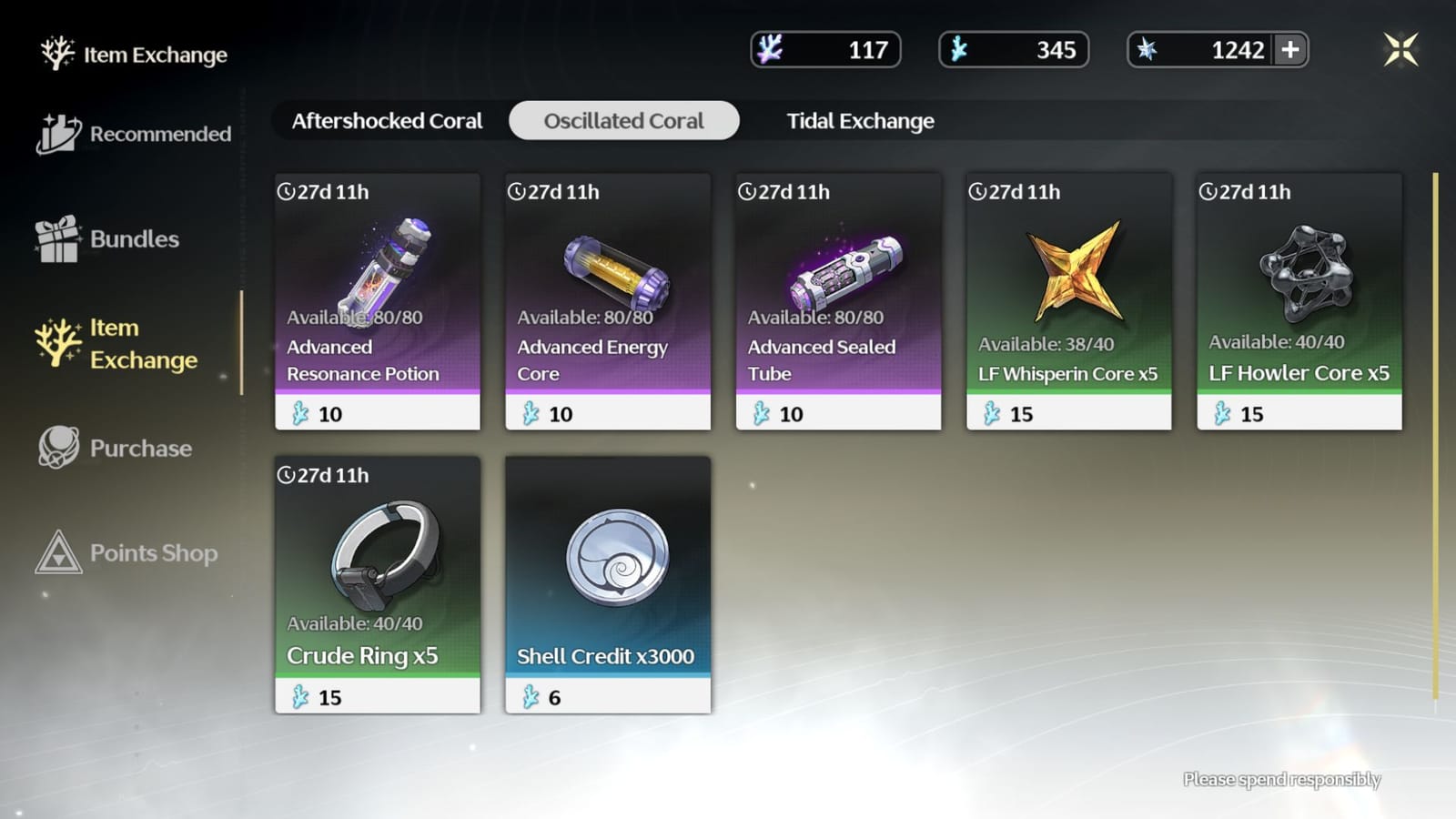Open the Advanced Sealed Tube card
The image size is (1456, 819).
(837, 300)
